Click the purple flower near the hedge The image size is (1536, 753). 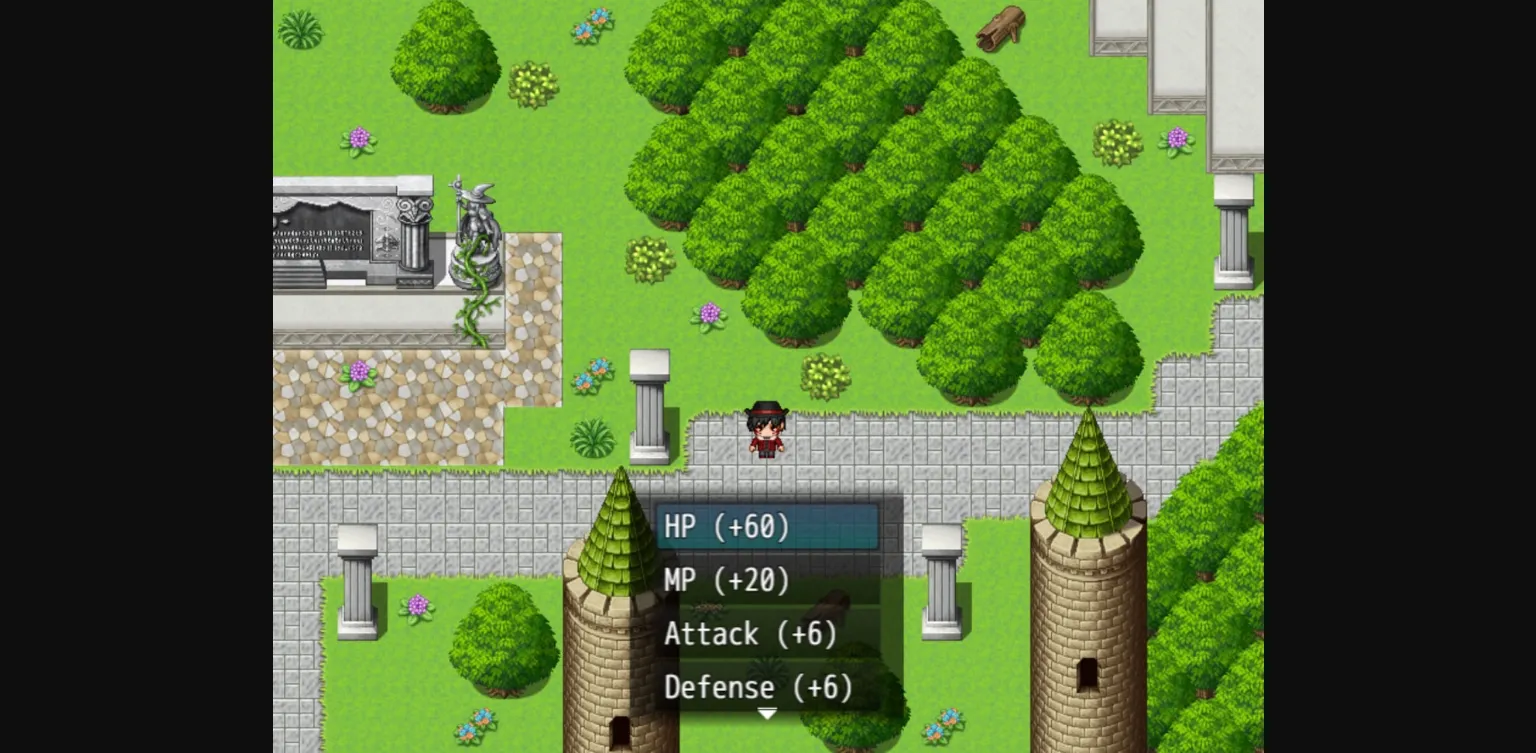click(x=712, y=315)
